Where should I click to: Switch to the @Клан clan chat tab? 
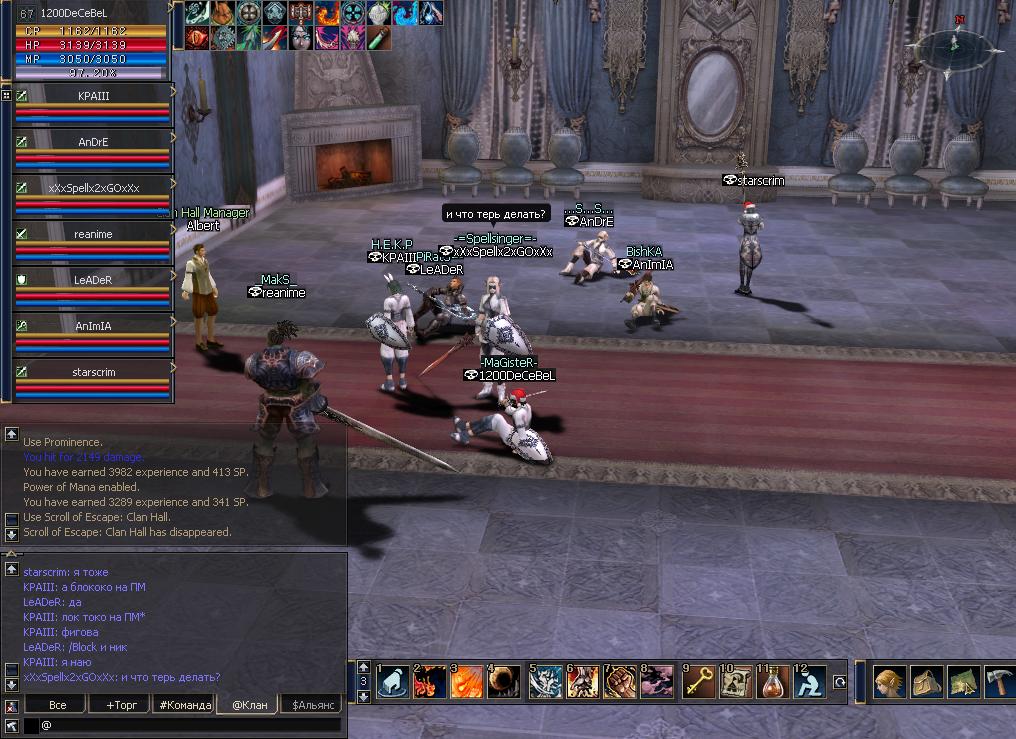click(x=249, y=705)
